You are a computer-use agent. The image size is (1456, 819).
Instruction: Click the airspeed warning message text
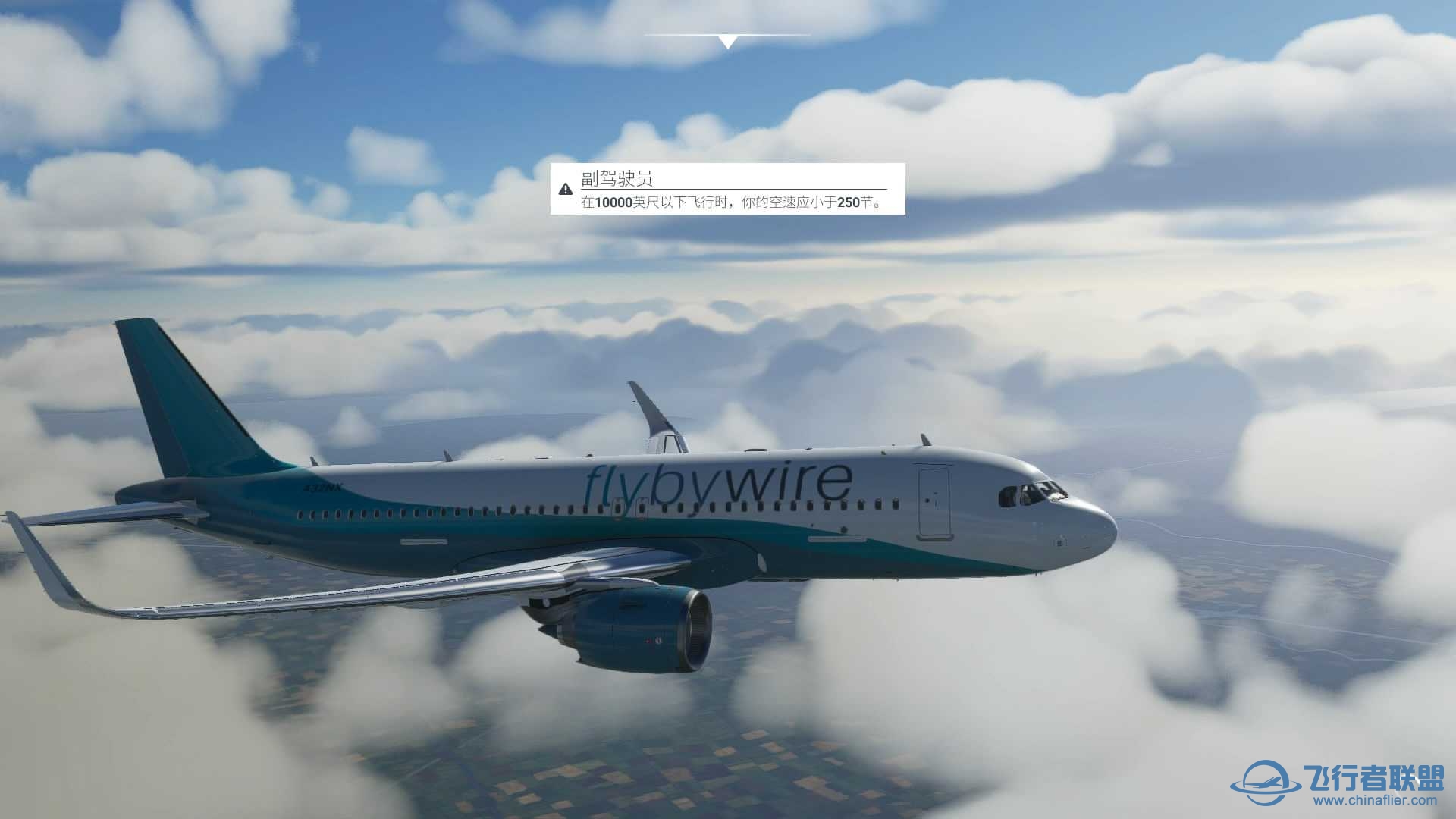736,203
